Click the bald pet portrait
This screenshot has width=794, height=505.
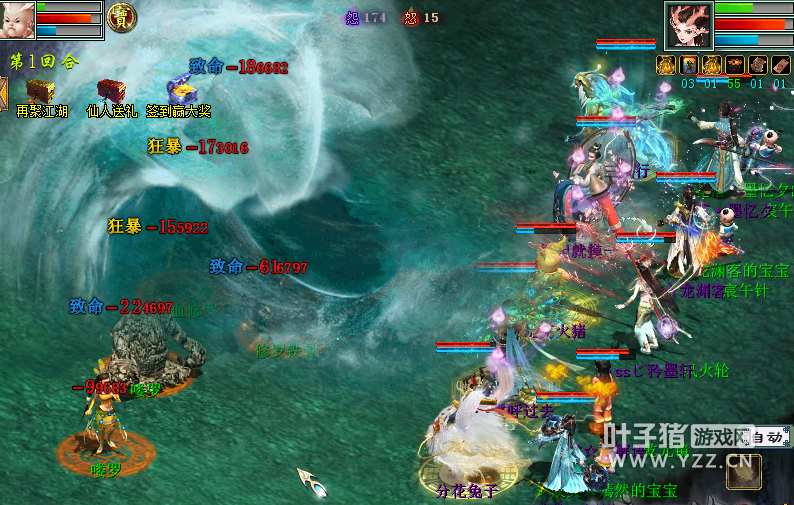point(17,19)
